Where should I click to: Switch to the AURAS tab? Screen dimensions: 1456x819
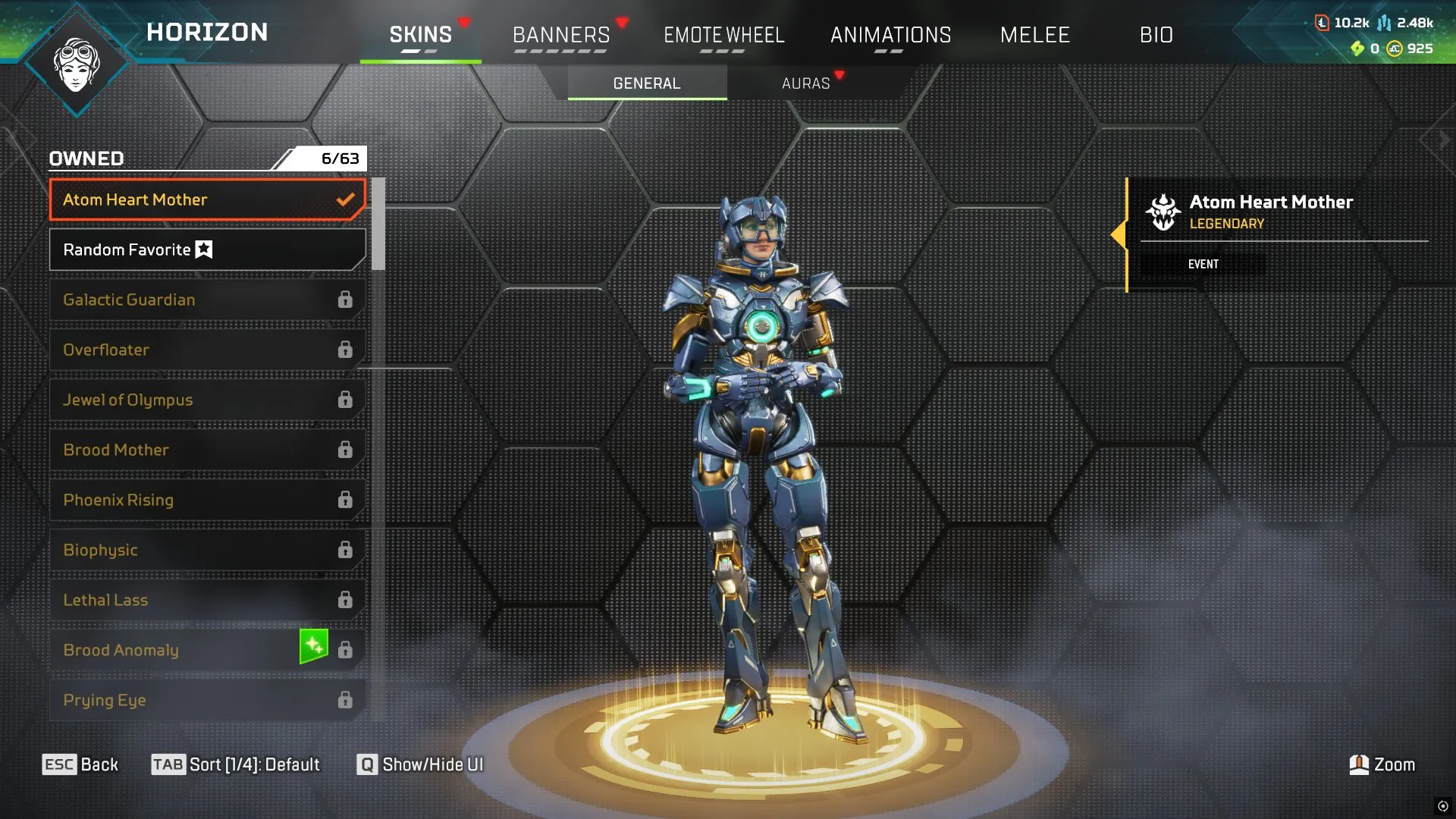pyautogui.click(x=806, y=83)
